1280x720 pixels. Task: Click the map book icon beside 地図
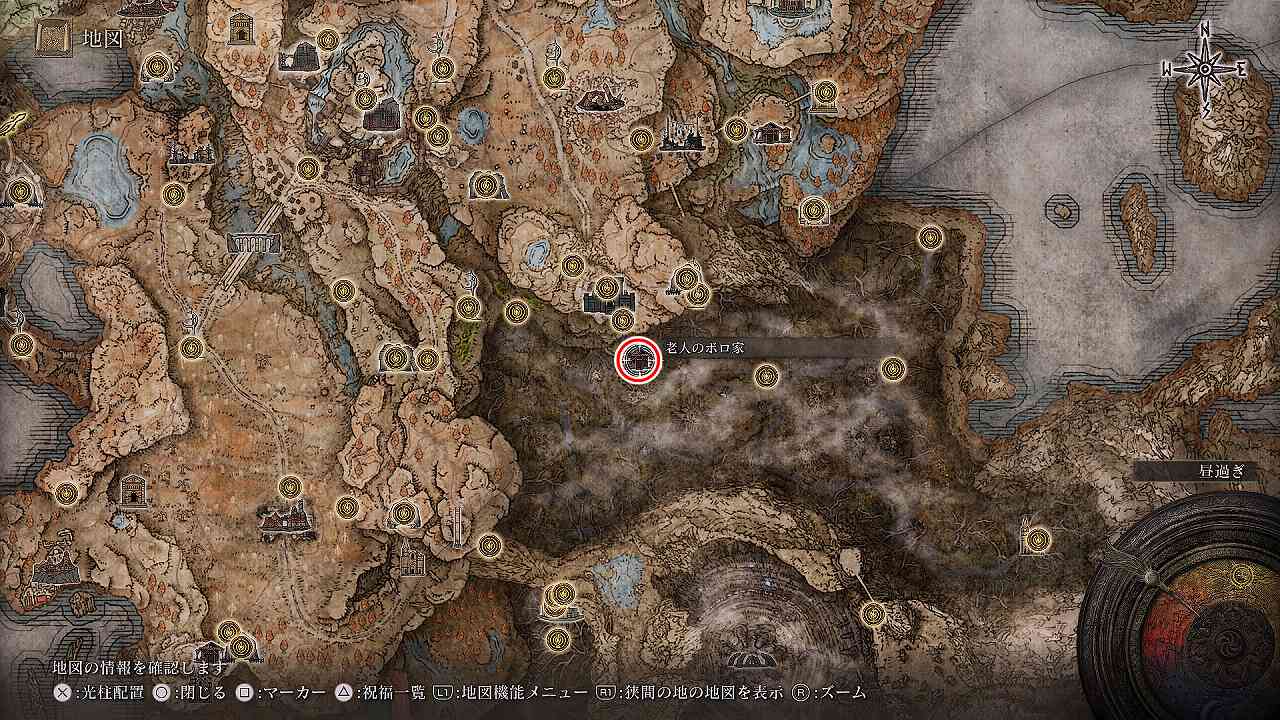50,40
